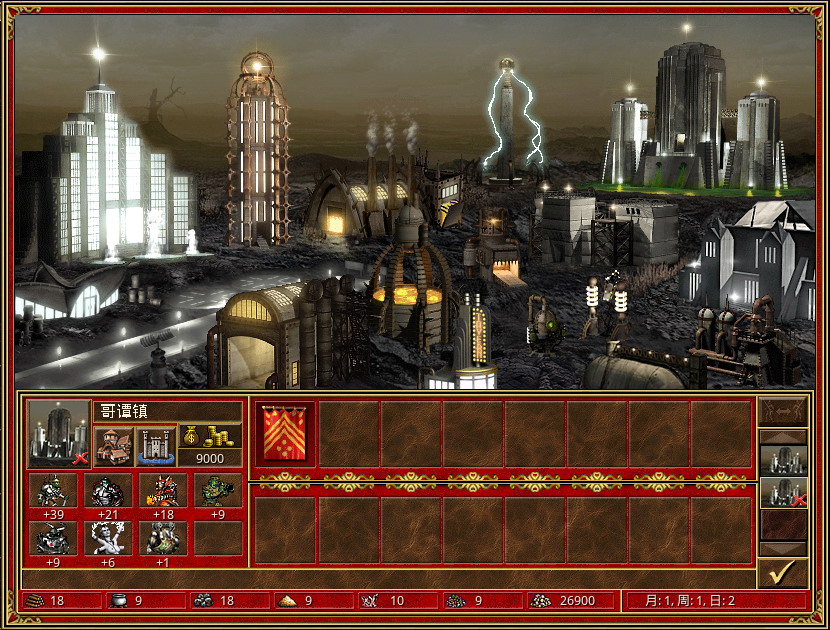Click the swap armies arrows button
This screenshot has width=830, height=630.
[x=782, y=413]
